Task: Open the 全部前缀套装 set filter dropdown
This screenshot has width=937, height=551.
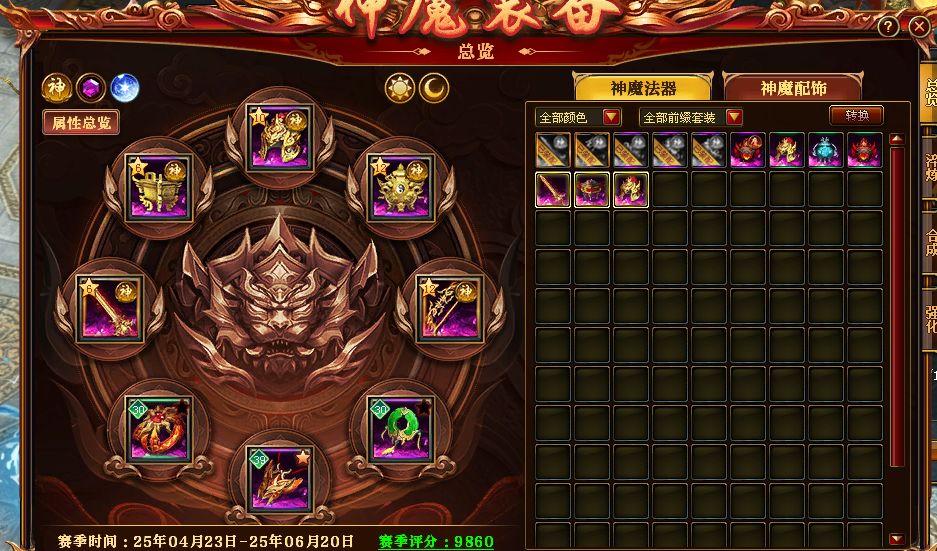Action: (x=691, y=117)
